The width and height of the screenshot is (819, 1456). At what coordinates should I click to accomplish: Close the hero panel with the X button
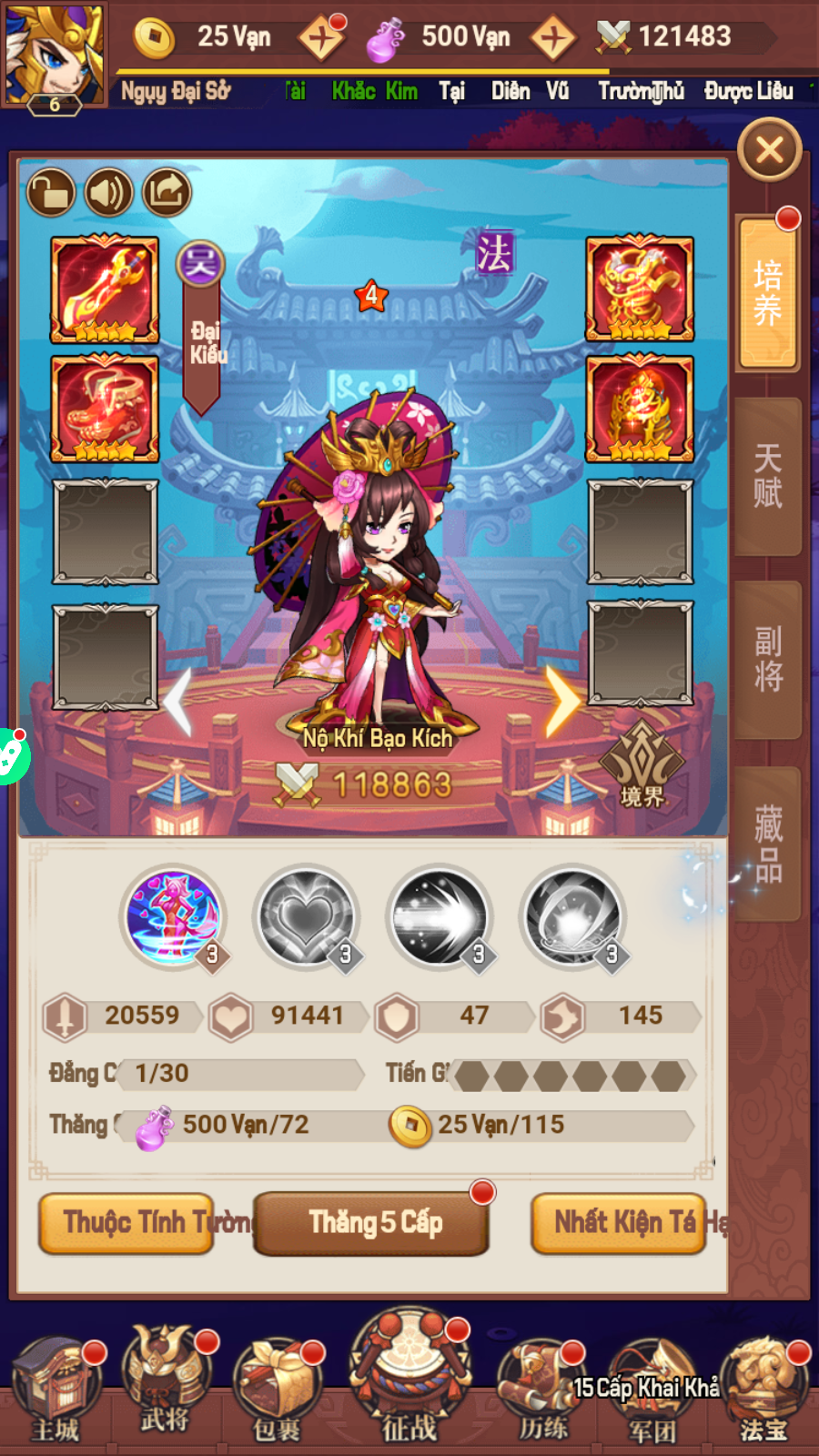pyautogui.click(x=769, y=150)
